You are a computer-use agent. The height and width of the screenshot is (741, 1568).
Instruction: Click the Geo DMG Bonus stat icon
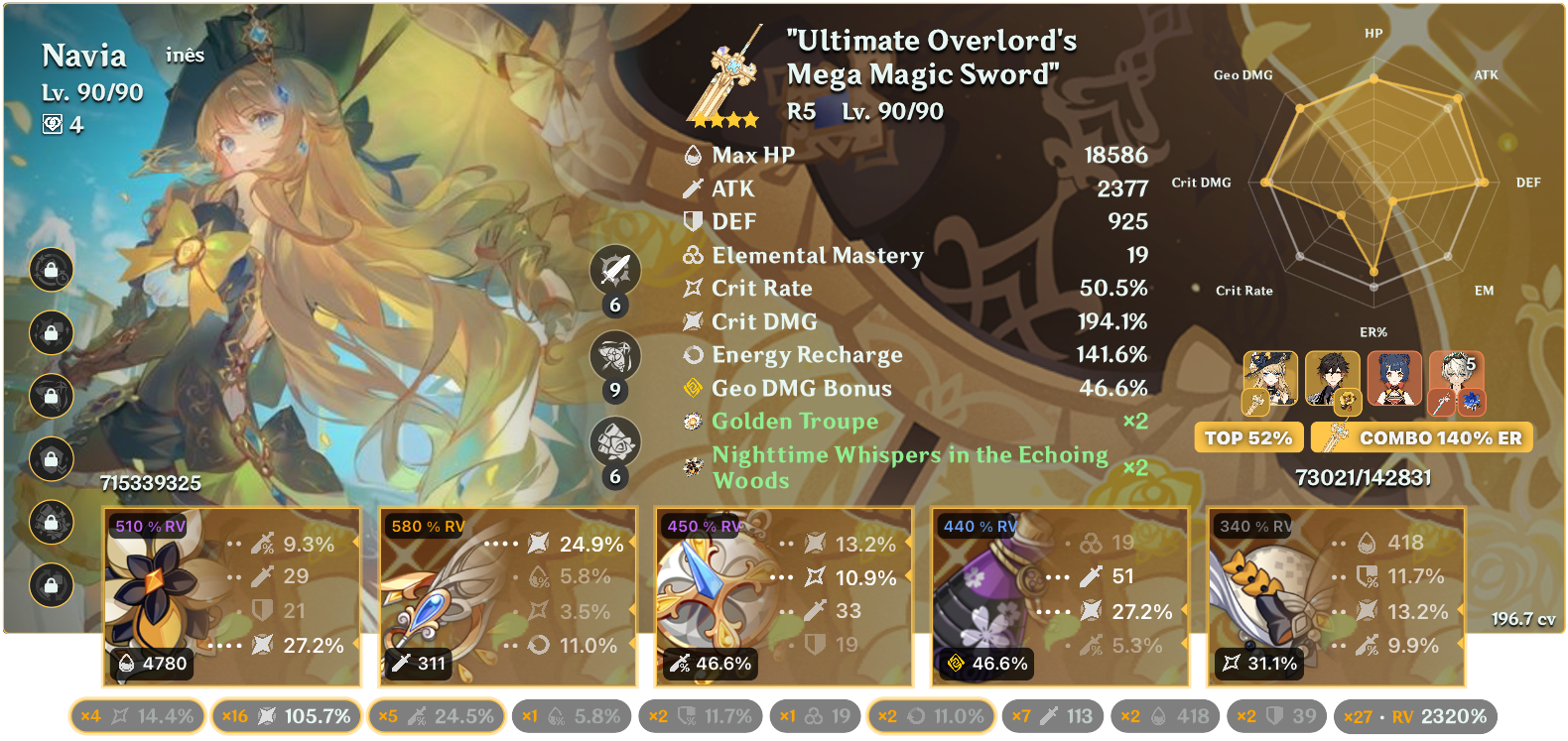(x=694, y=389)
